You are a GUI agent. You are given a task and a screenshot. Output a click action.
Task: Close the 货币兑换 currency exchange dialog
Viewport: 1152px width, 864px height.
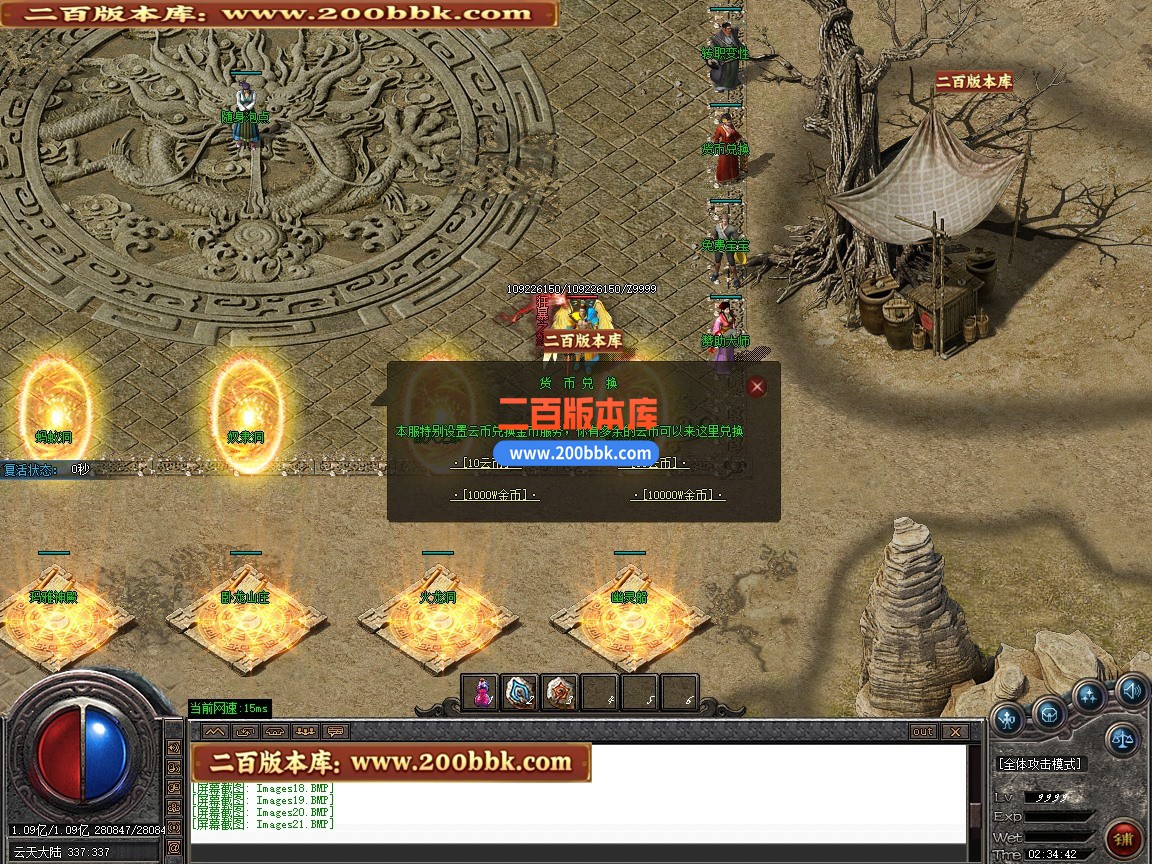757,387
